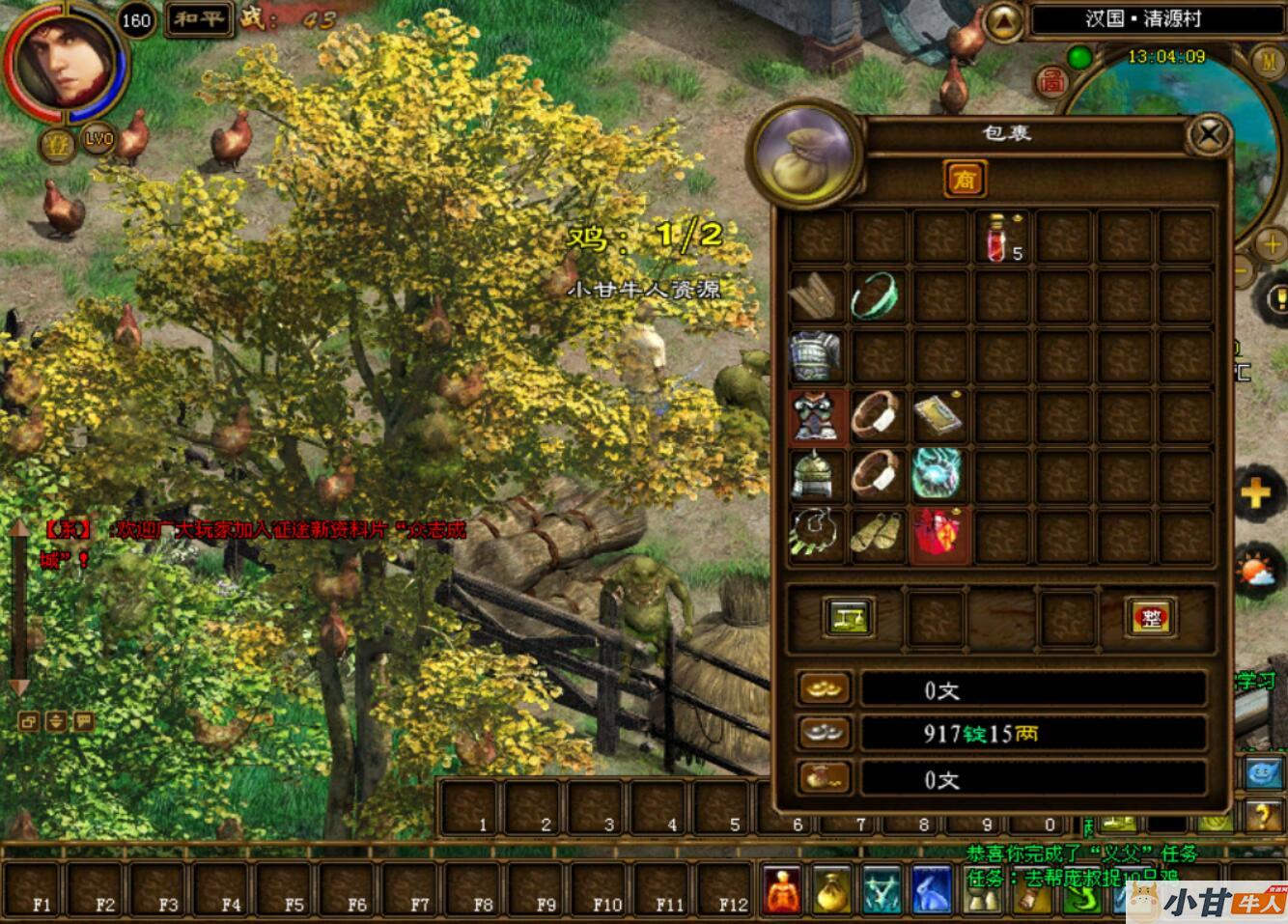This screenshot has height=924, width=1288.
Task: Open the 商 shop button in the bag
Action: [963, 179]
